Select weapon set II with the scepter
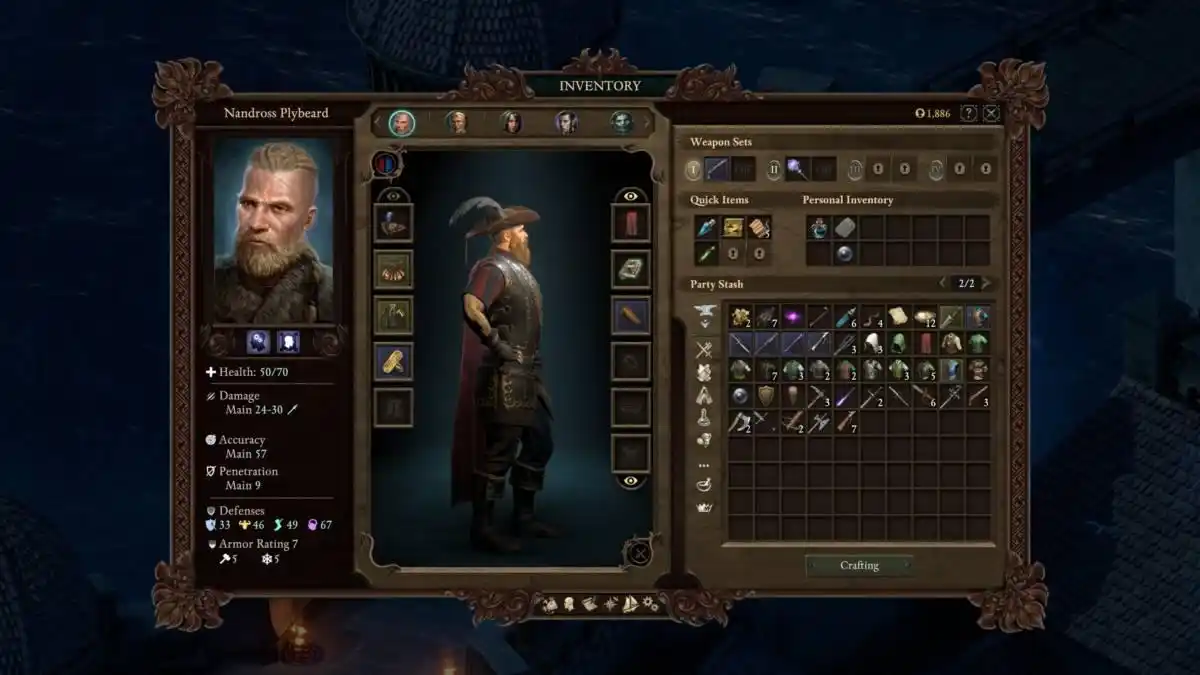Image resolution: width=1200 pixels, height=675 pixels. pos(797,169)
